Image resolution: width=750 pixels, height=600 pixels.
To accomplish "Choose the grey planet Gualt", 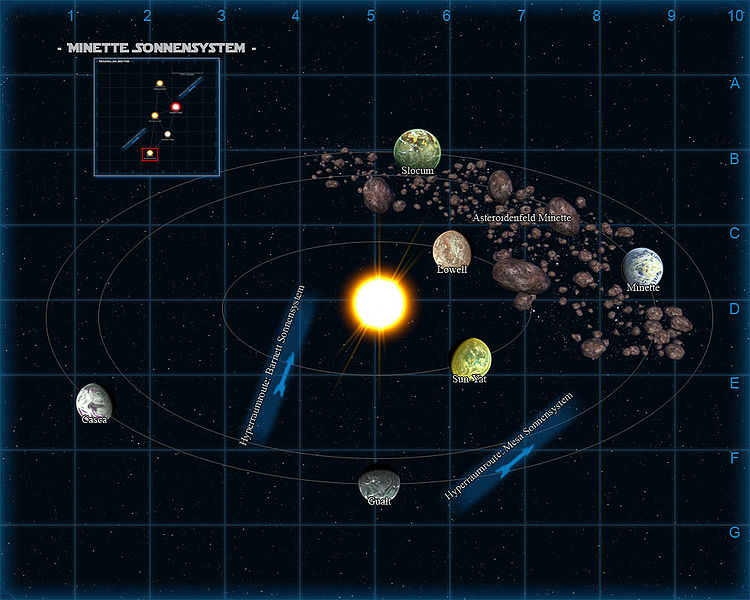I will (x=378, y=485).
